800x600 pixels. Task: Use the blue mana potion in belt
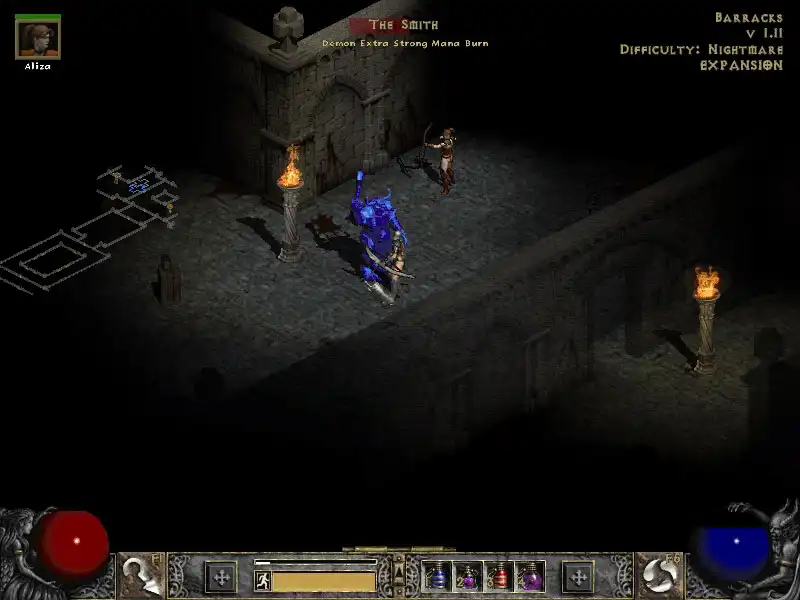438,577
